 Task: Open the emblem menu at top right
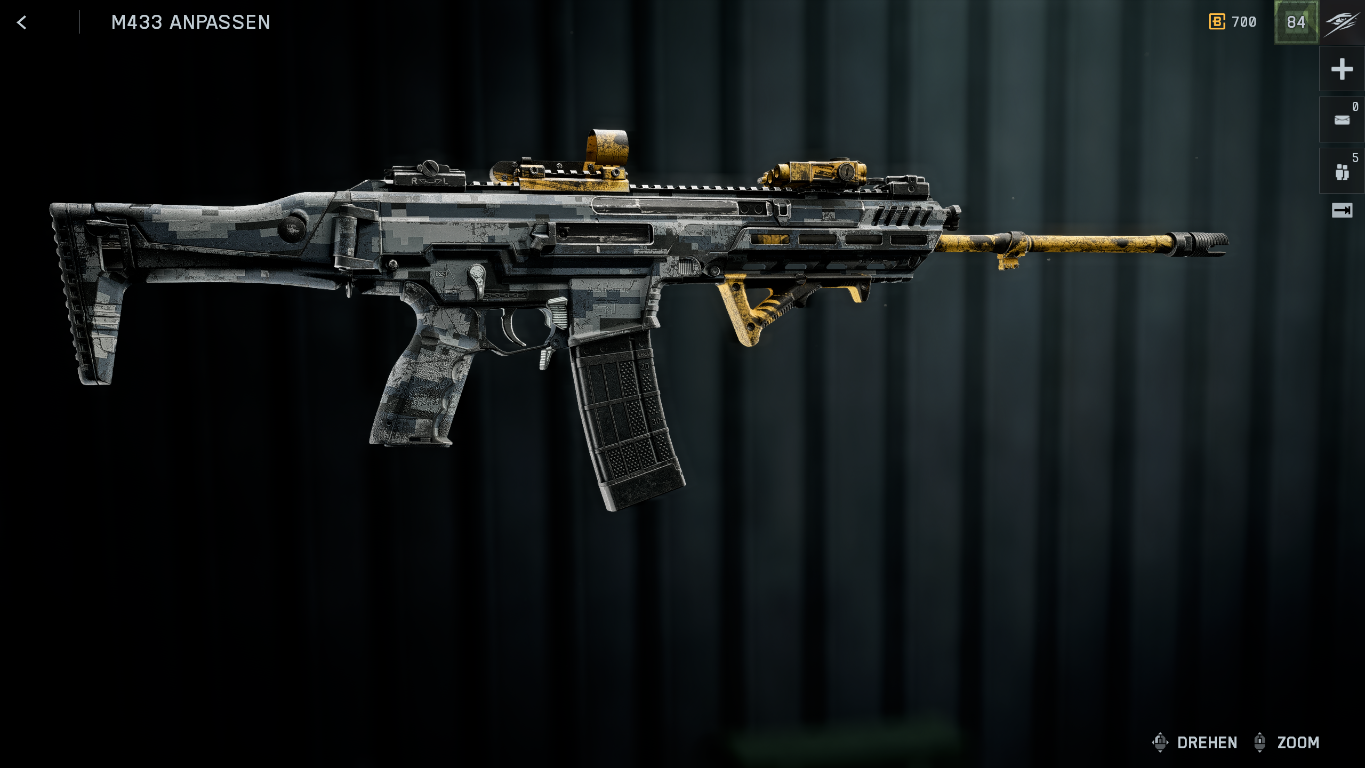[x=1341, y=22]
